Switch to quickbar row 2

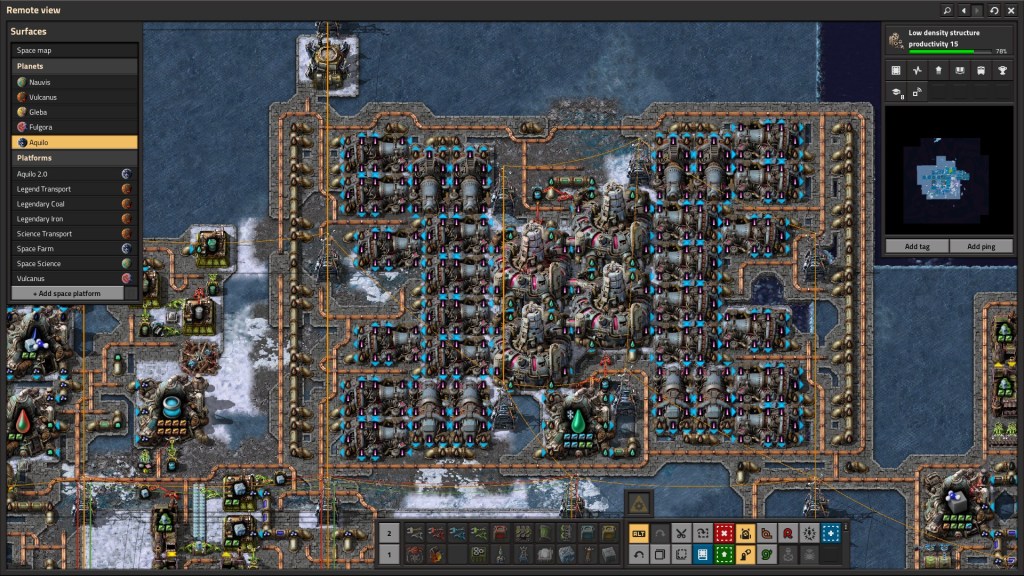click(390, 533)
